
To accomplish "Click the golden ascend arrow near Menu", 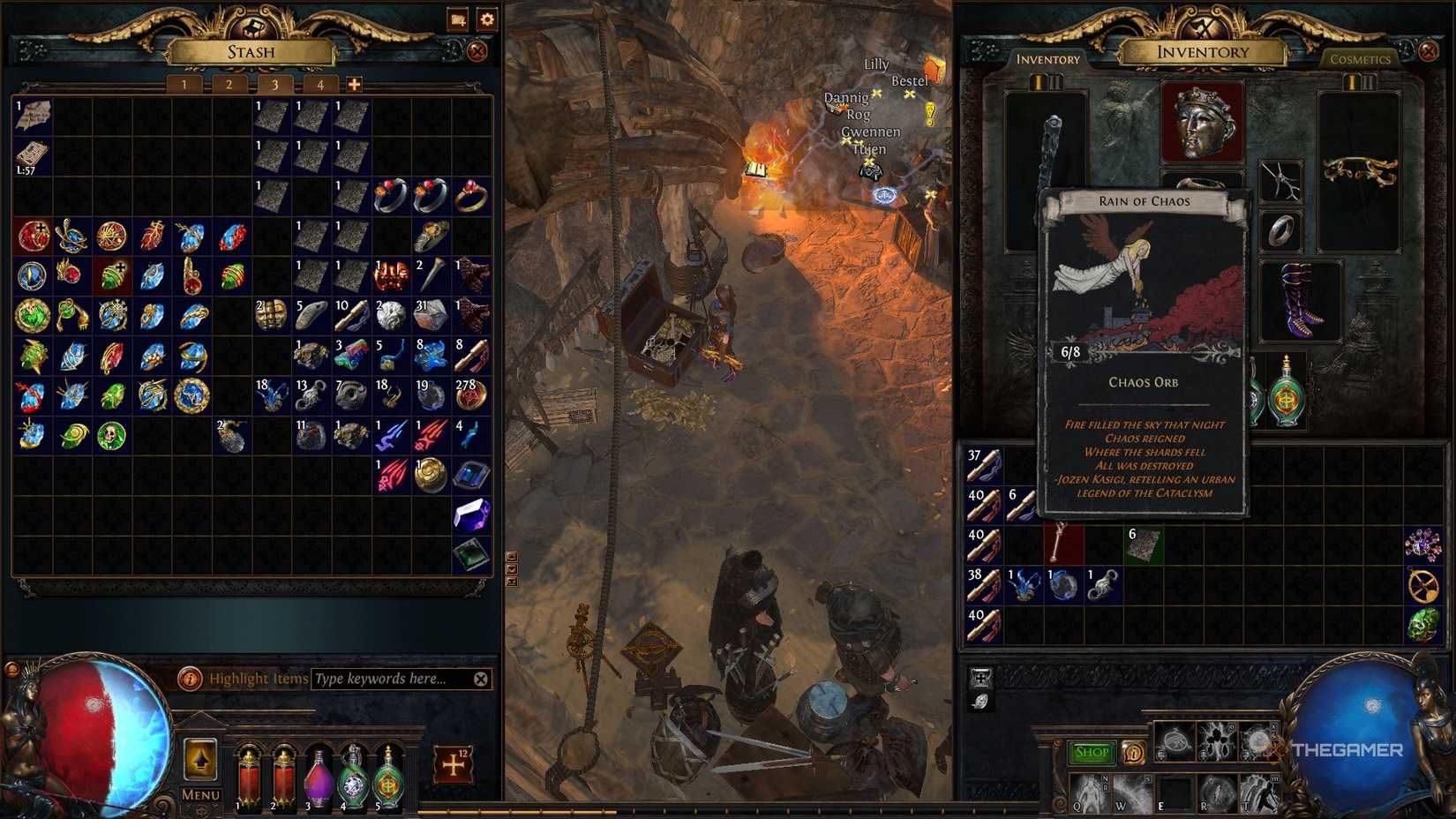I will pyautogui.click(x=199, y=761).
